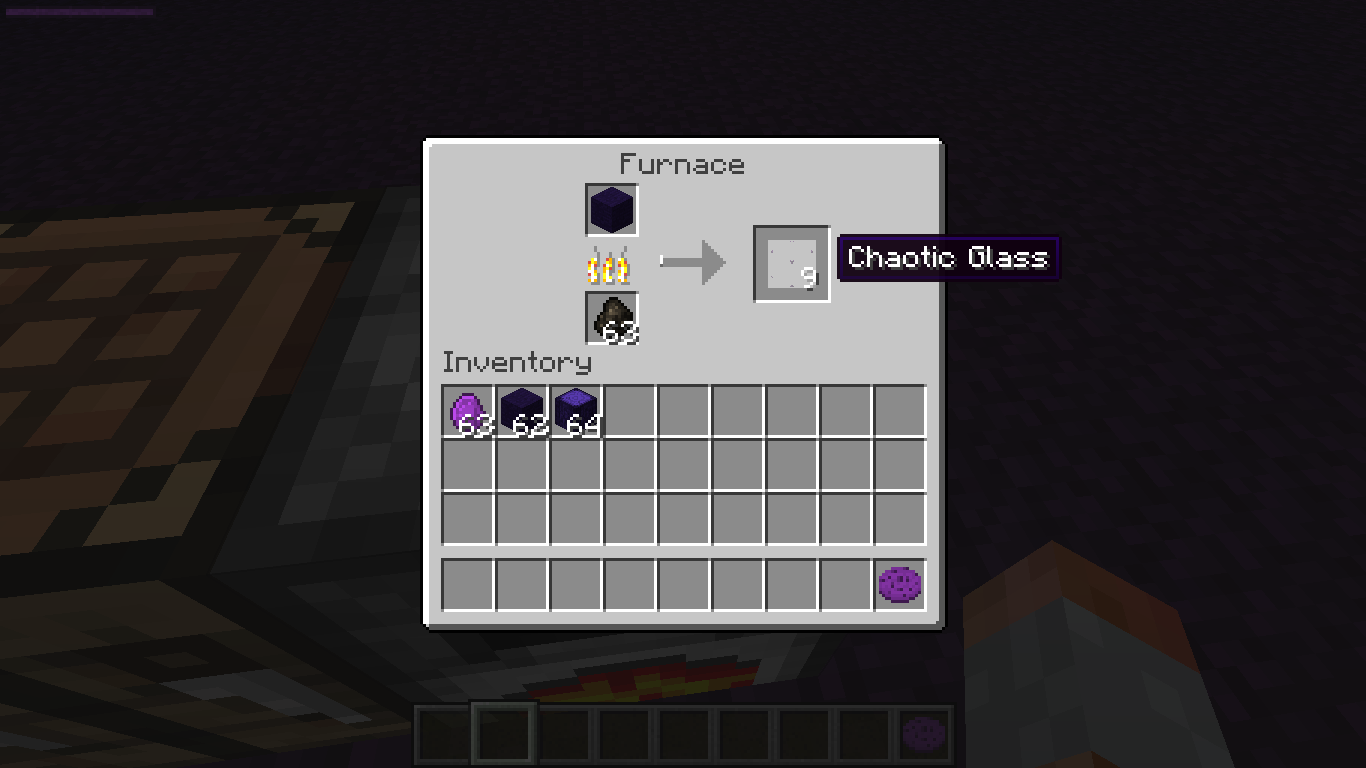
Task: Click the leftmost bottom hotbar slot
Action: [x=442, y=734]
